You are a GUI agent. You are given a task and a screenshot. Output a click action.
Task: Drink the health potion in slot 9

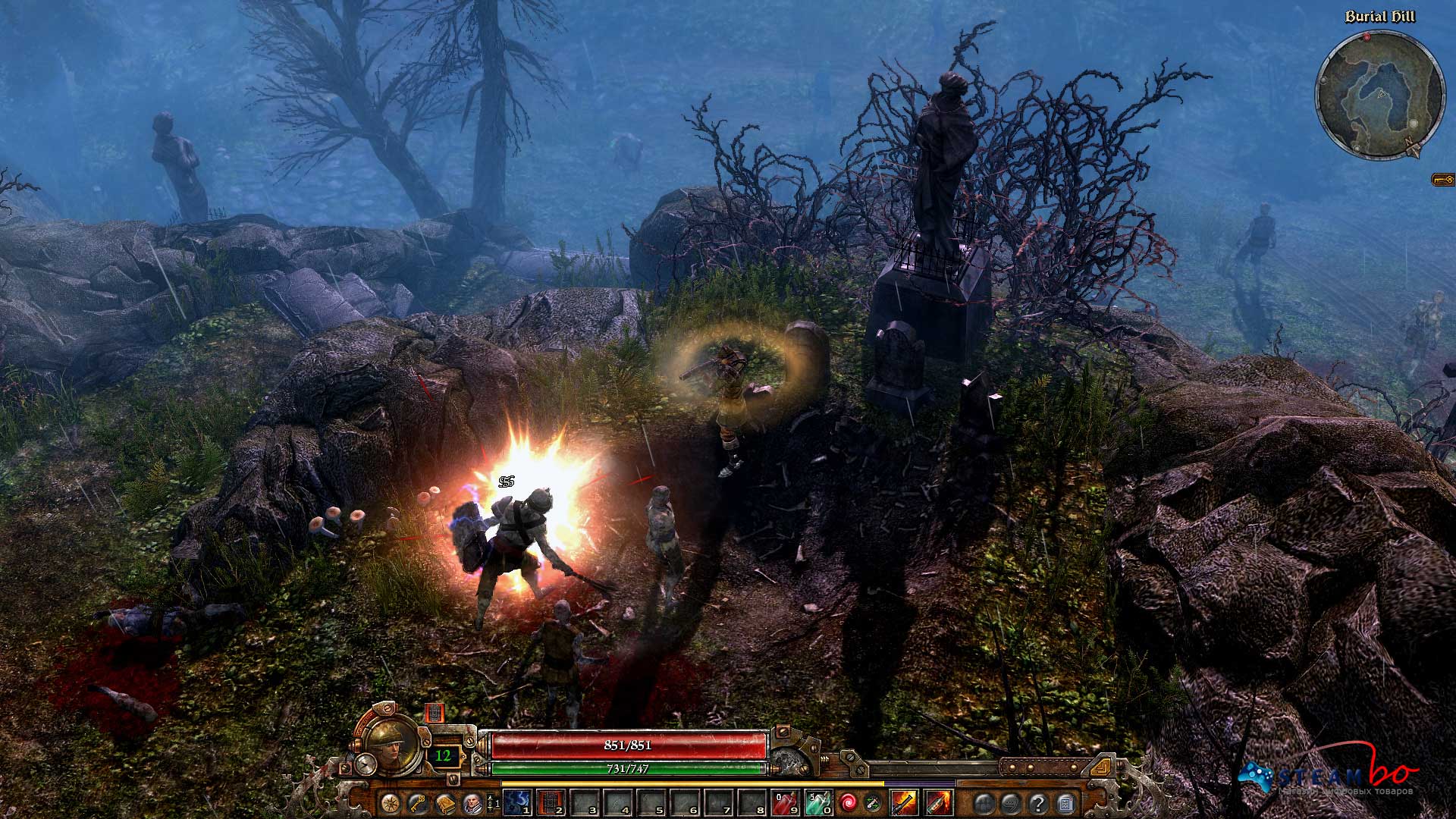[785, 803]
